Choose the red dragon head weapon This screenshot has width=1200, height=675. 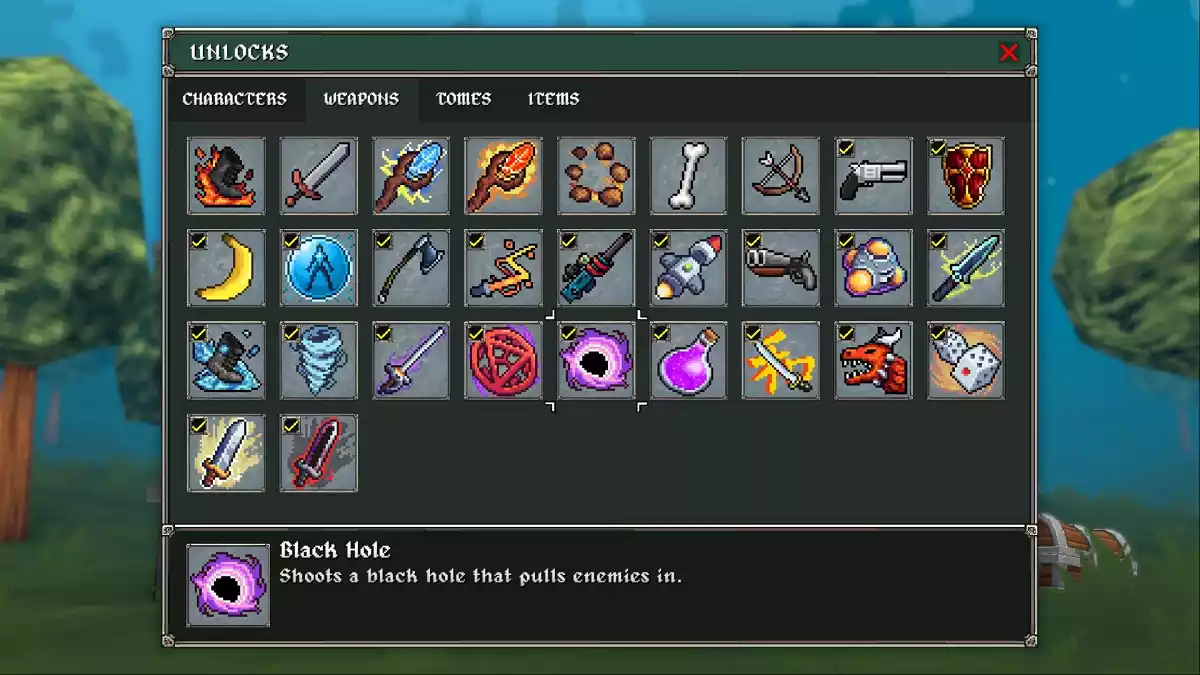[873, 361]
